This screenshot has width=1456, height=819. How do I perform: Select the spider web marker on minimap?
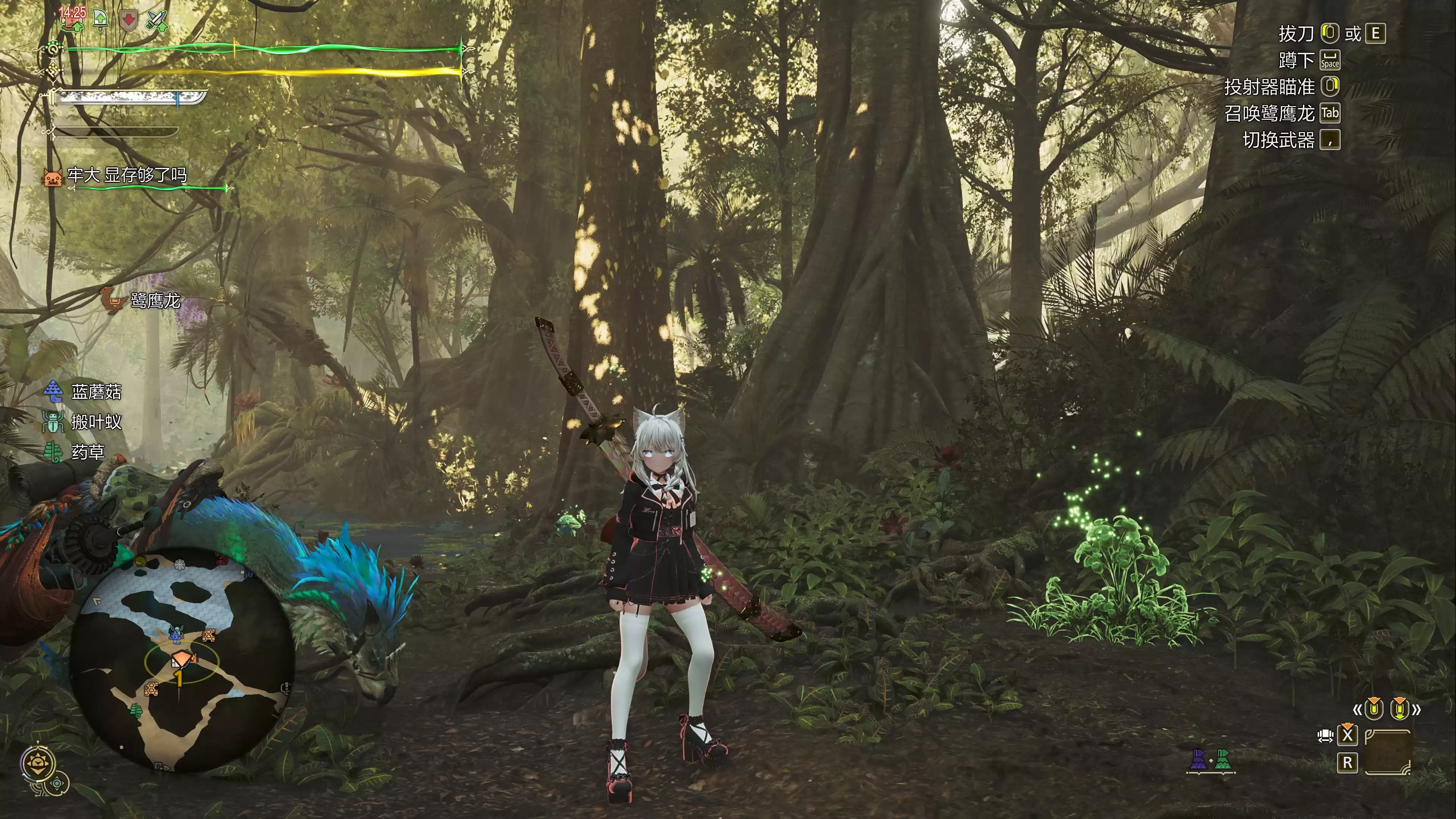(x=180, y=564)
